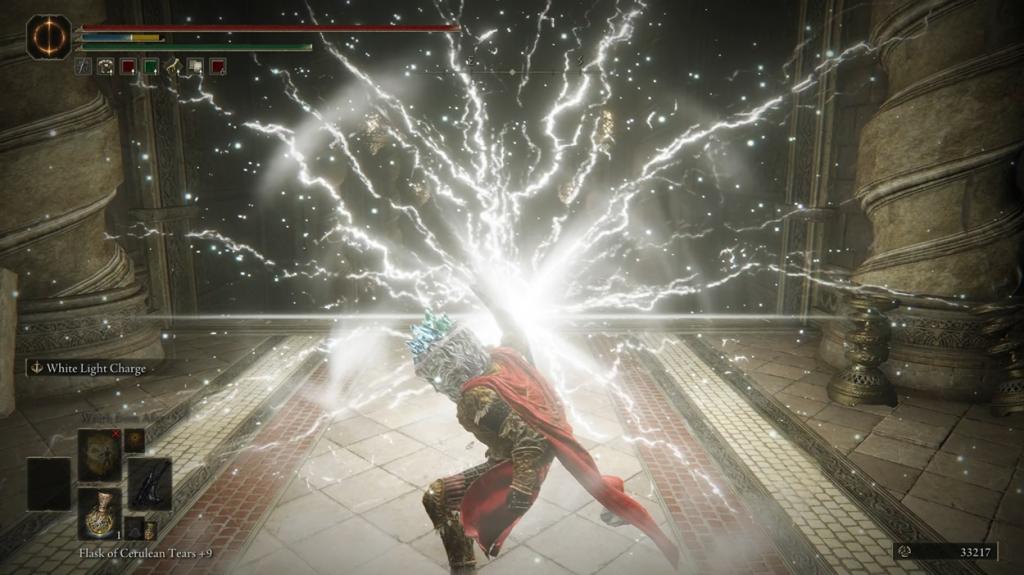Select the empty left-hand armament slot
Image resolution: width=1024 pixels, height=575 pixels.
48,485
